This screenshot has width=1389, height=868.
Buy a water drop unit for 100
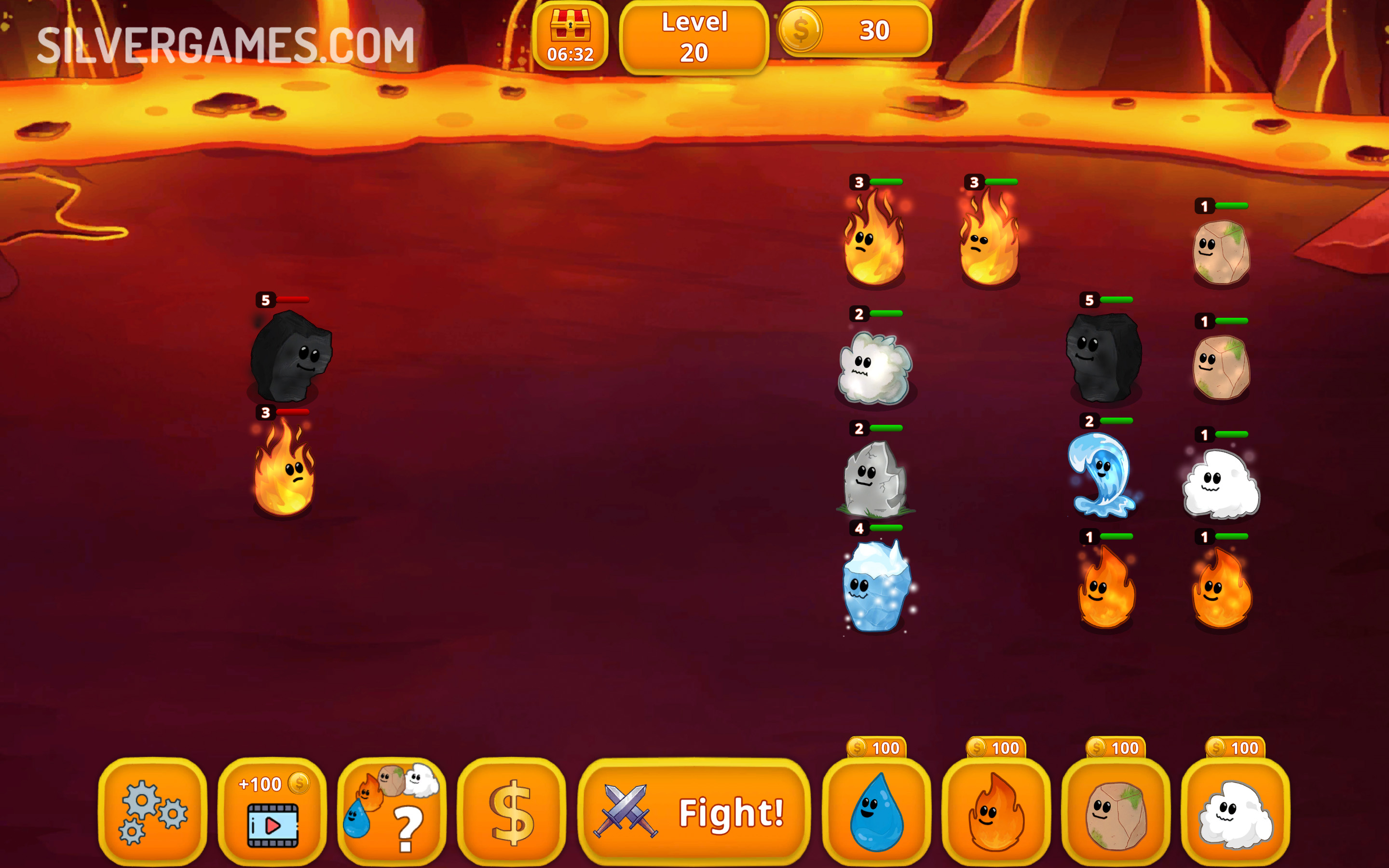(x=876, y=811)
